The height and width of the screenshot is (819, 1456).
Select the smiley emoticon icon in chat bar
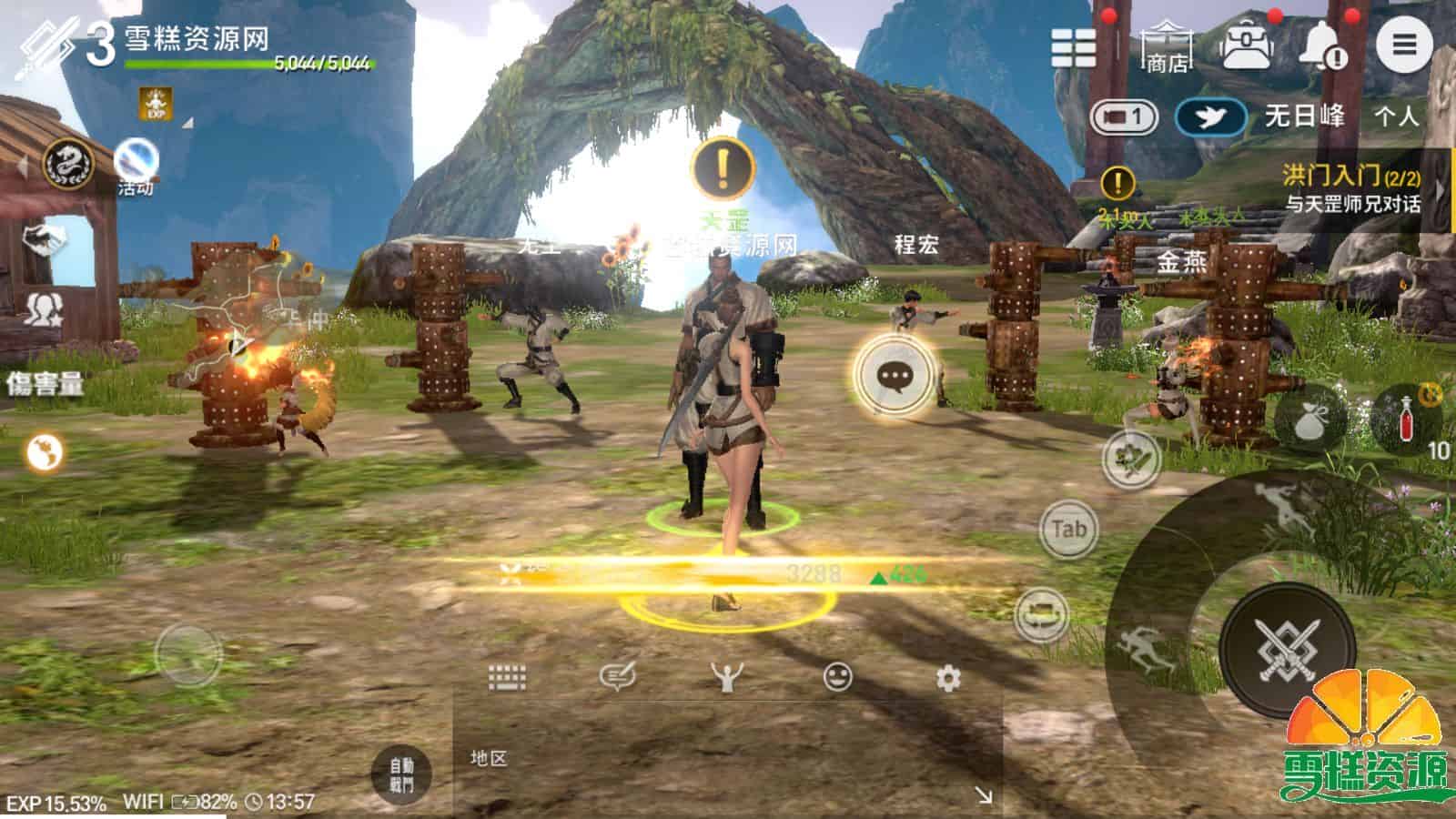[839, 677]
